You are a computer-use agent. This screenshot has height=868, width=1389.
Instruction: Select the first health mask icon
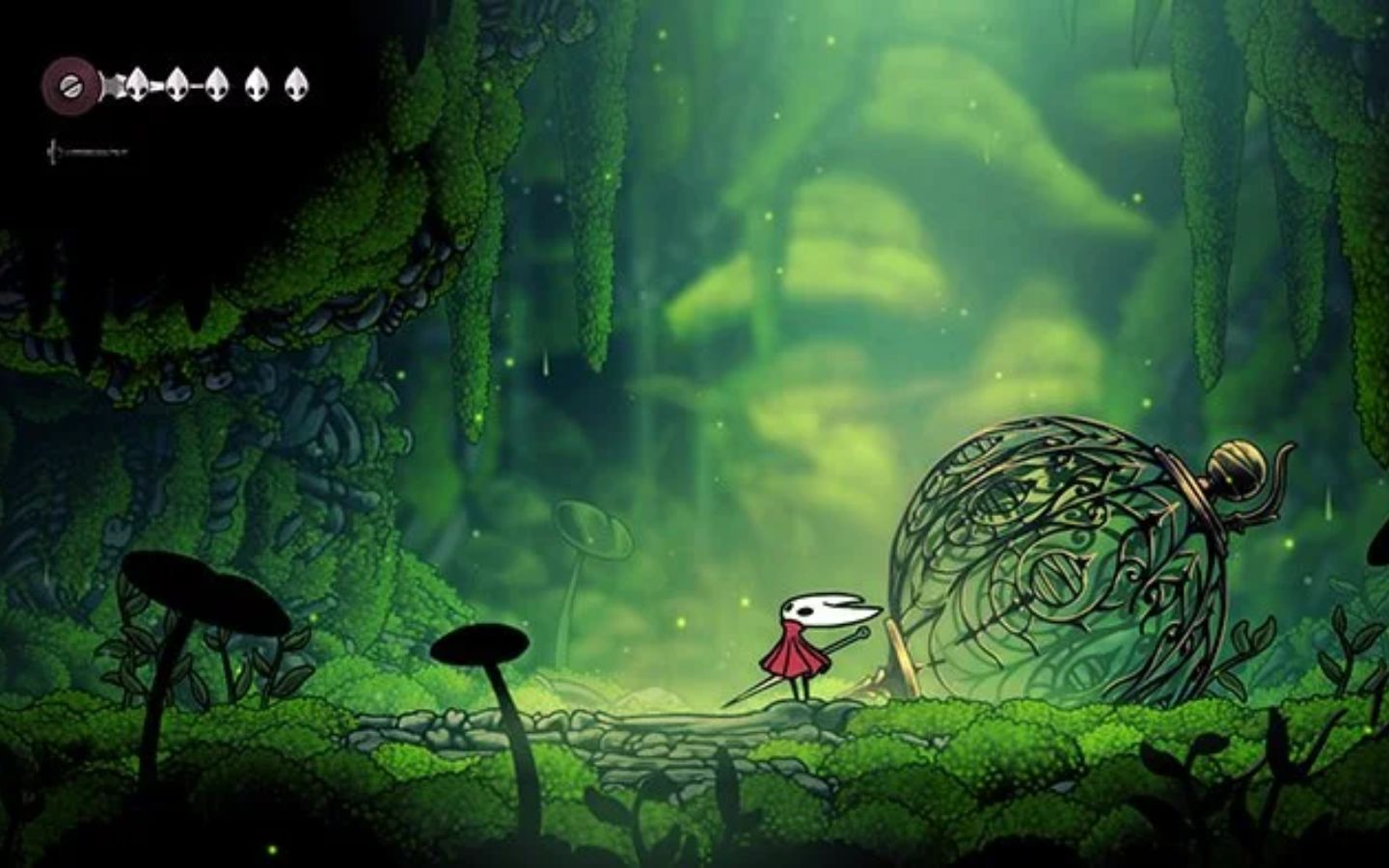138,85
